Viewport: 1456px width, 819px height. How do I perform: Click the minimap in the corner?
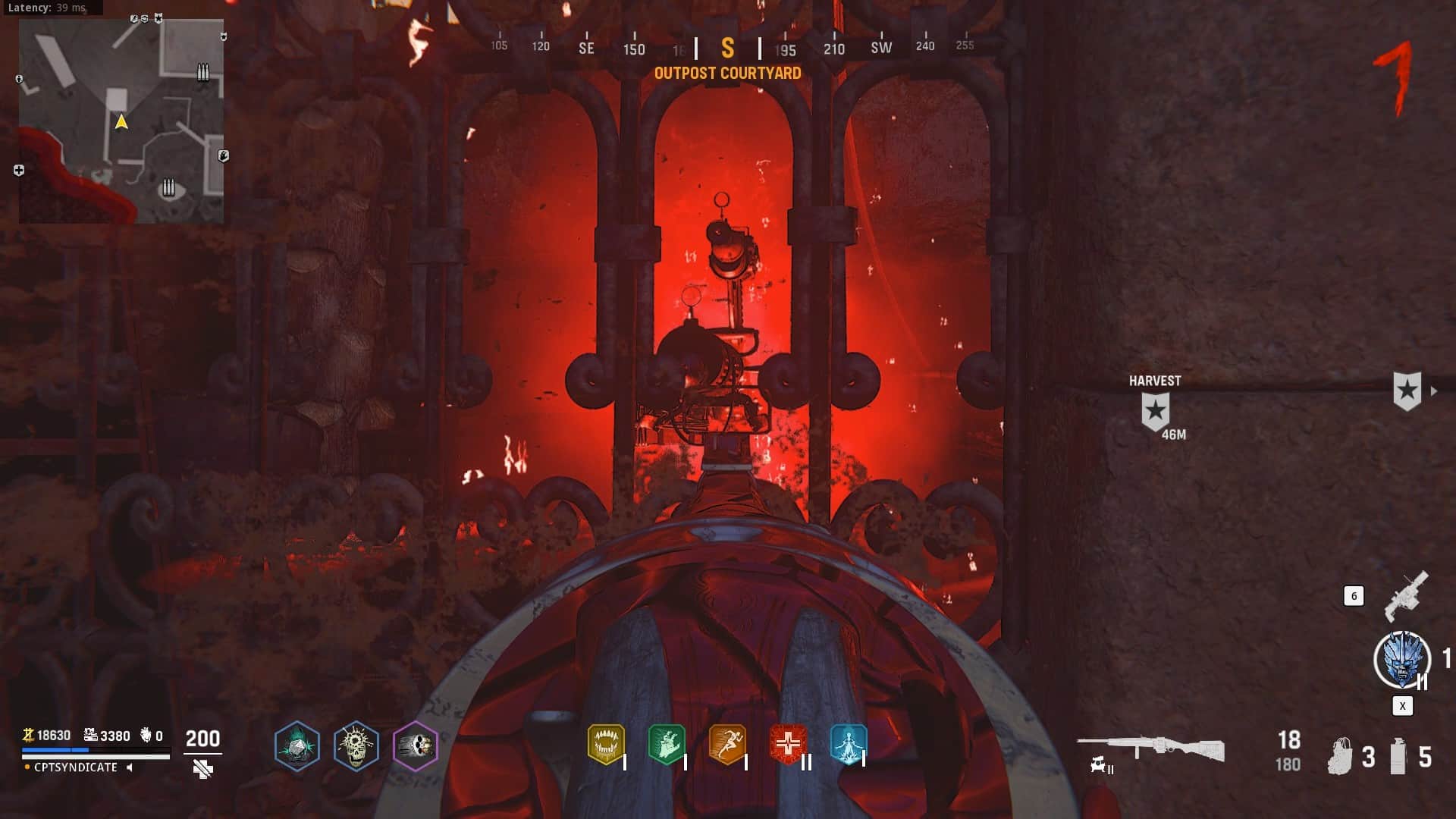click(121, 121)
